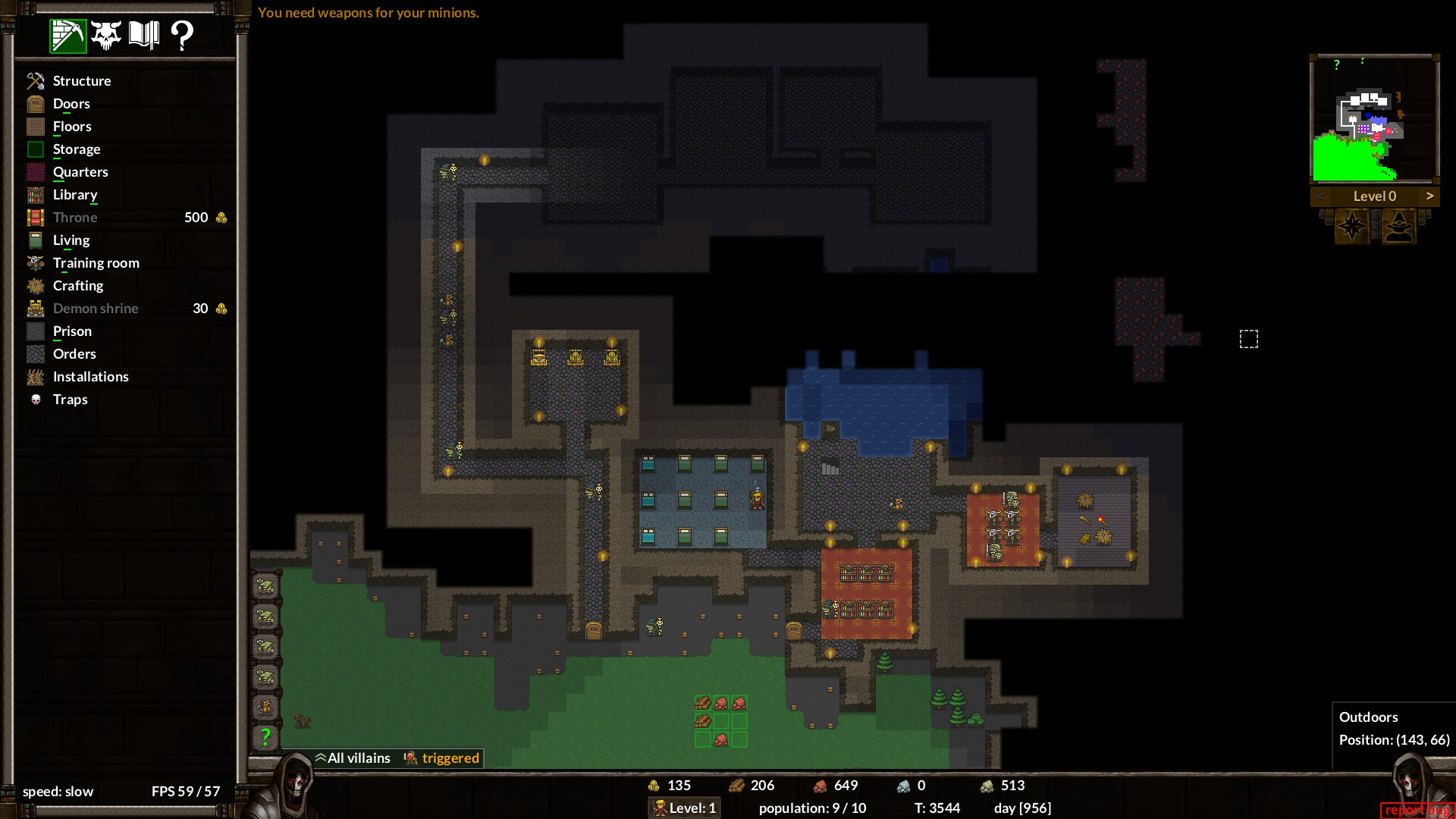Select the Training room option
This screenshot has height=819, width=1456.
click(96, 263)
